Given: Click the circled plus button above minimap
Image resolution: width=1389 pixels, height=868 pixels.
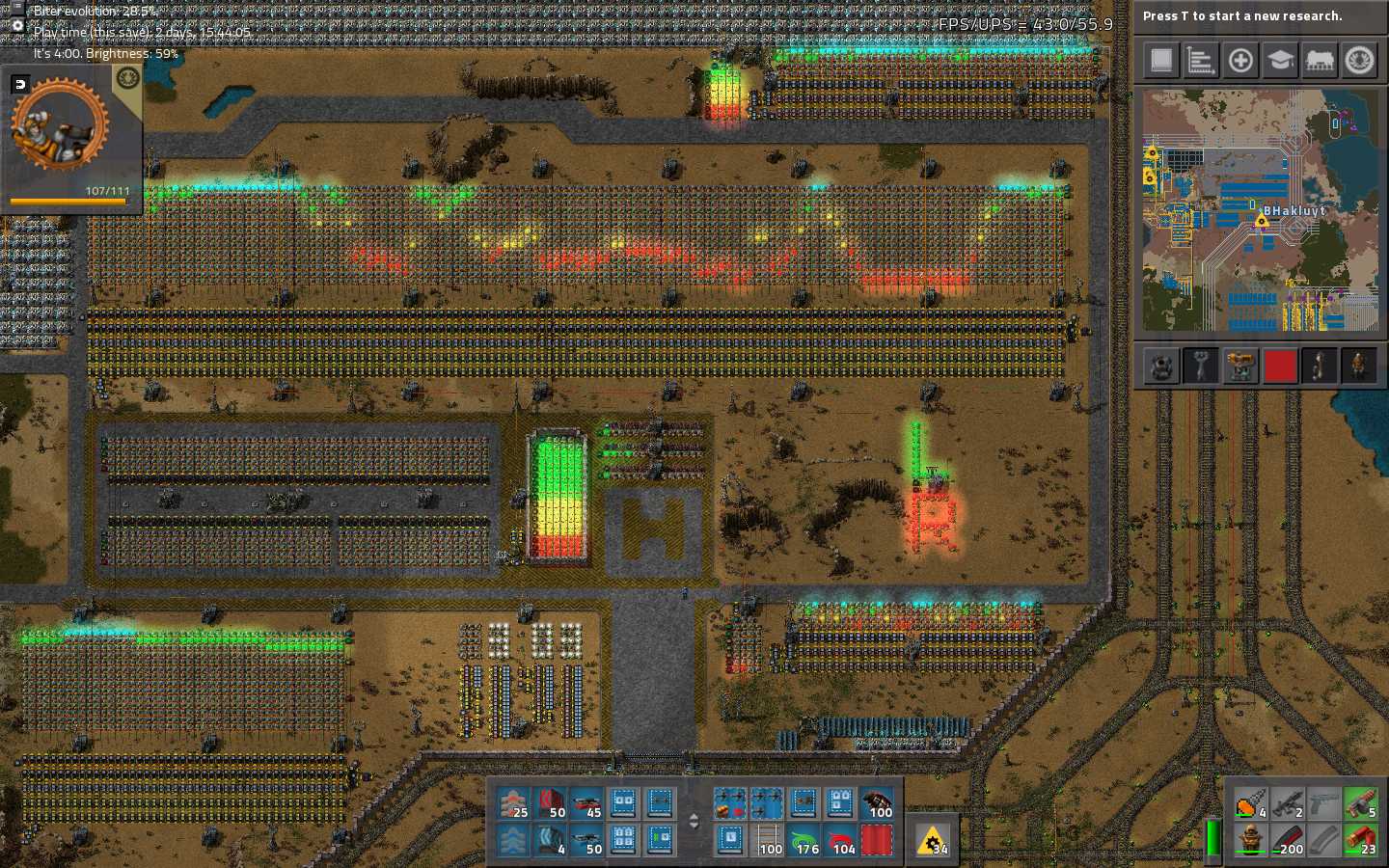Looking at the screenshot, I should 1240,61.
